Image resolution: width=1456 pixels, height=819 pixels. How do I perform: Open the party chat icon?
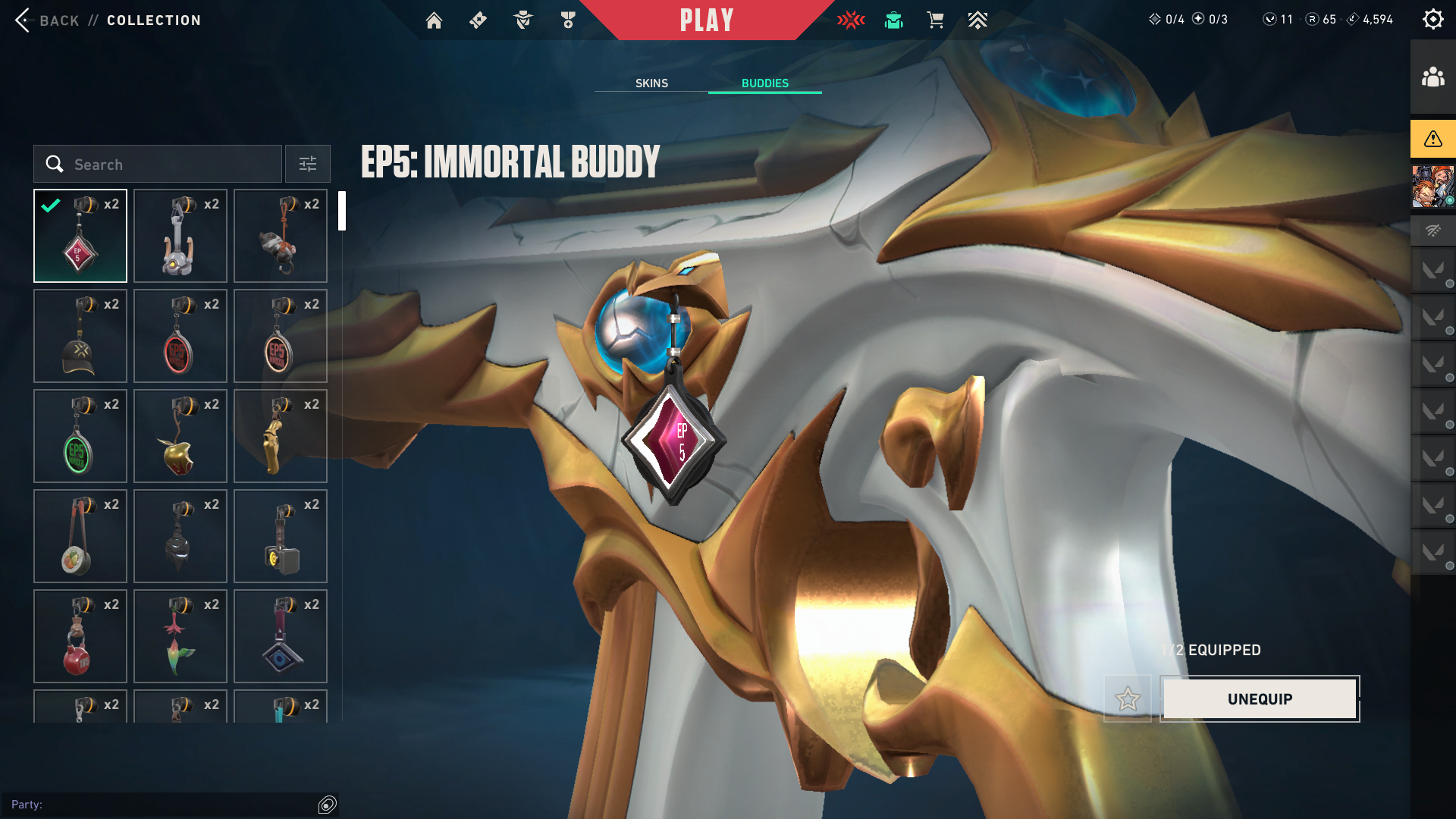click(x=328, y=805)
